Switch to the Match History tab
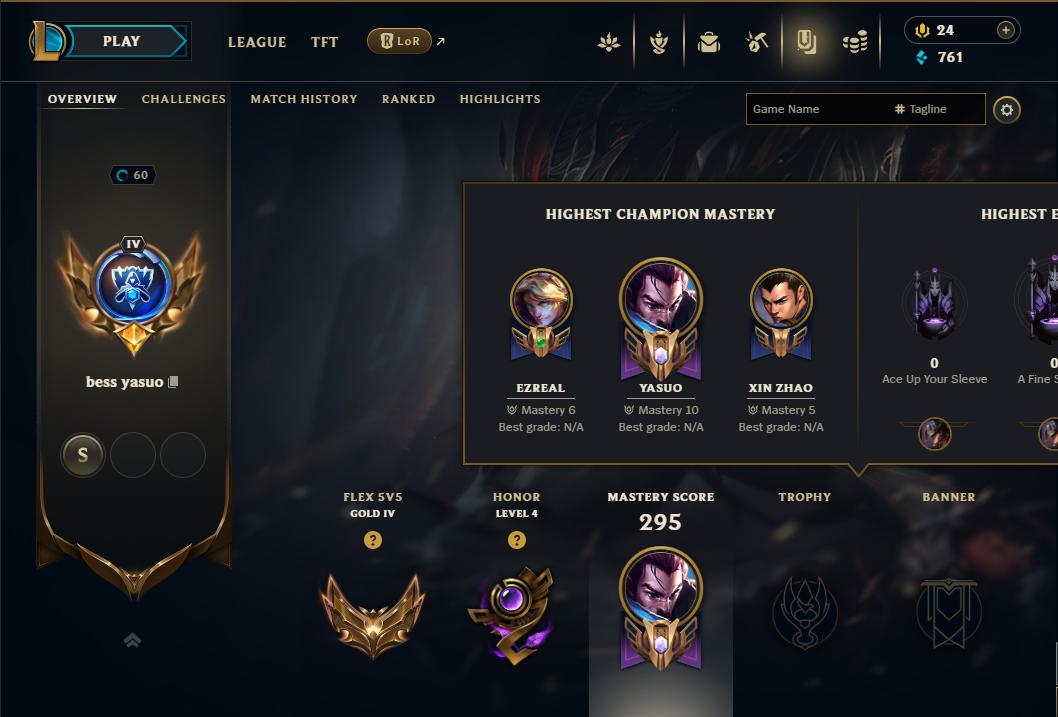 (304, 99)
